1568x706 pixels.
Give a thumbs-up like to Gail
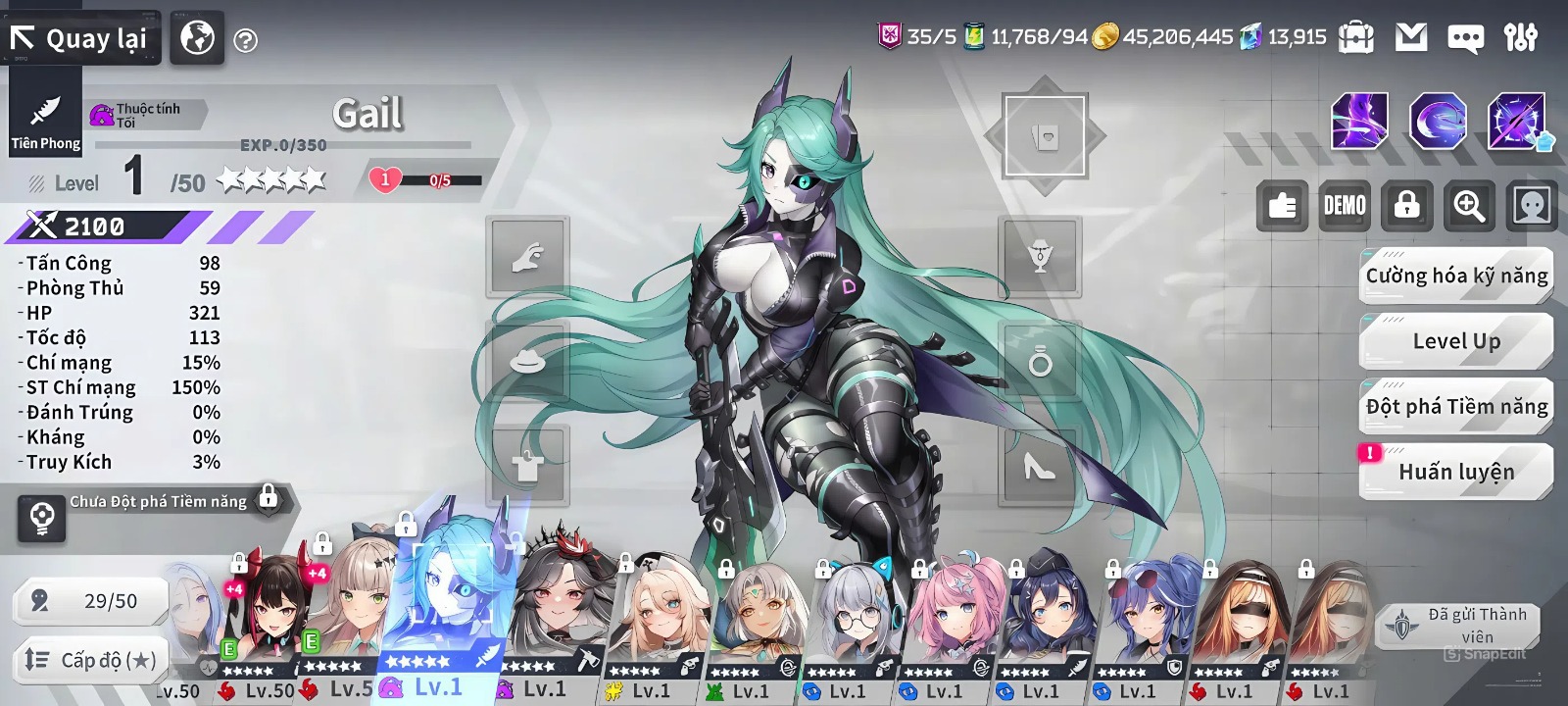pyautogui.click(x=1282, y=206)
